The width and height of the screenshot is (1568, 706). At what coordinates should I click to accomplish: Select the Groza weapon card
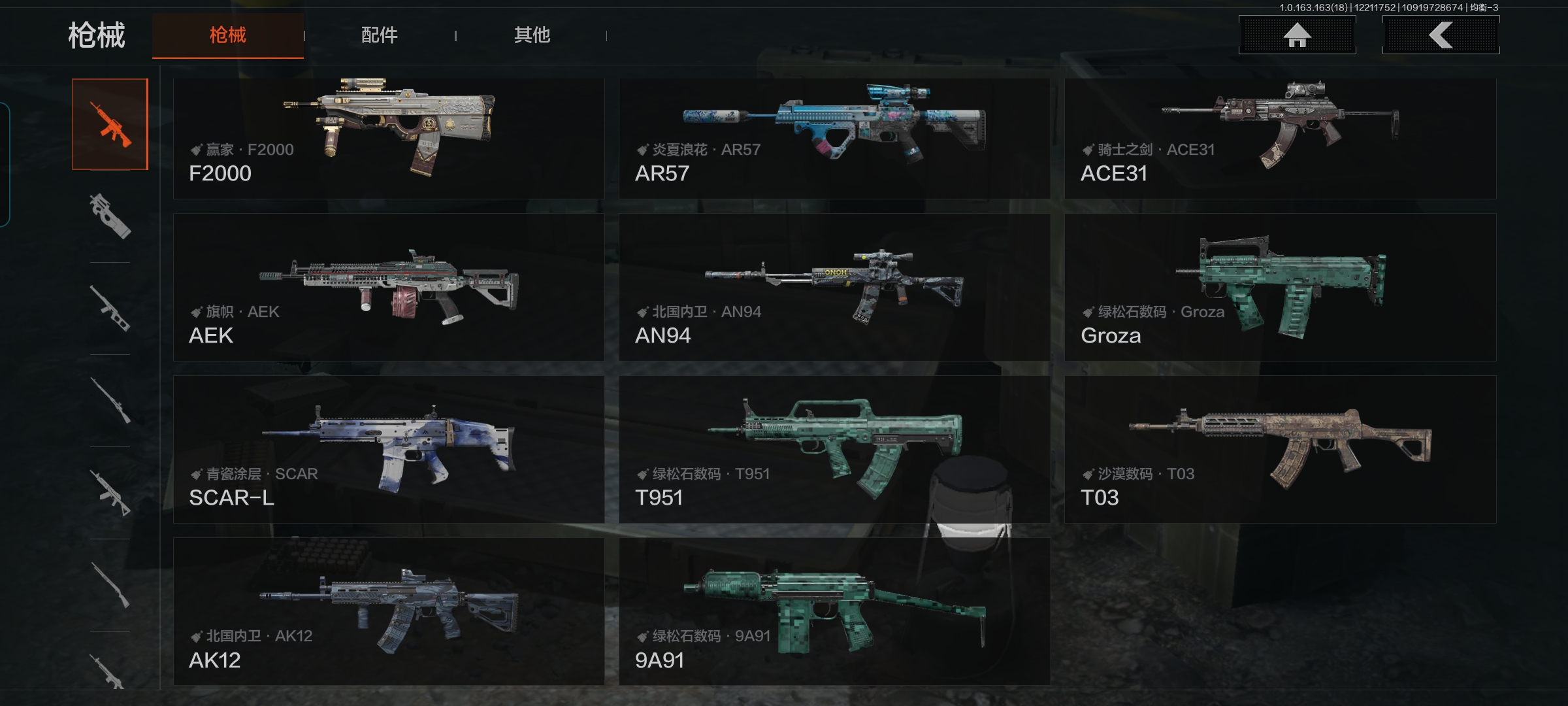1280,287
